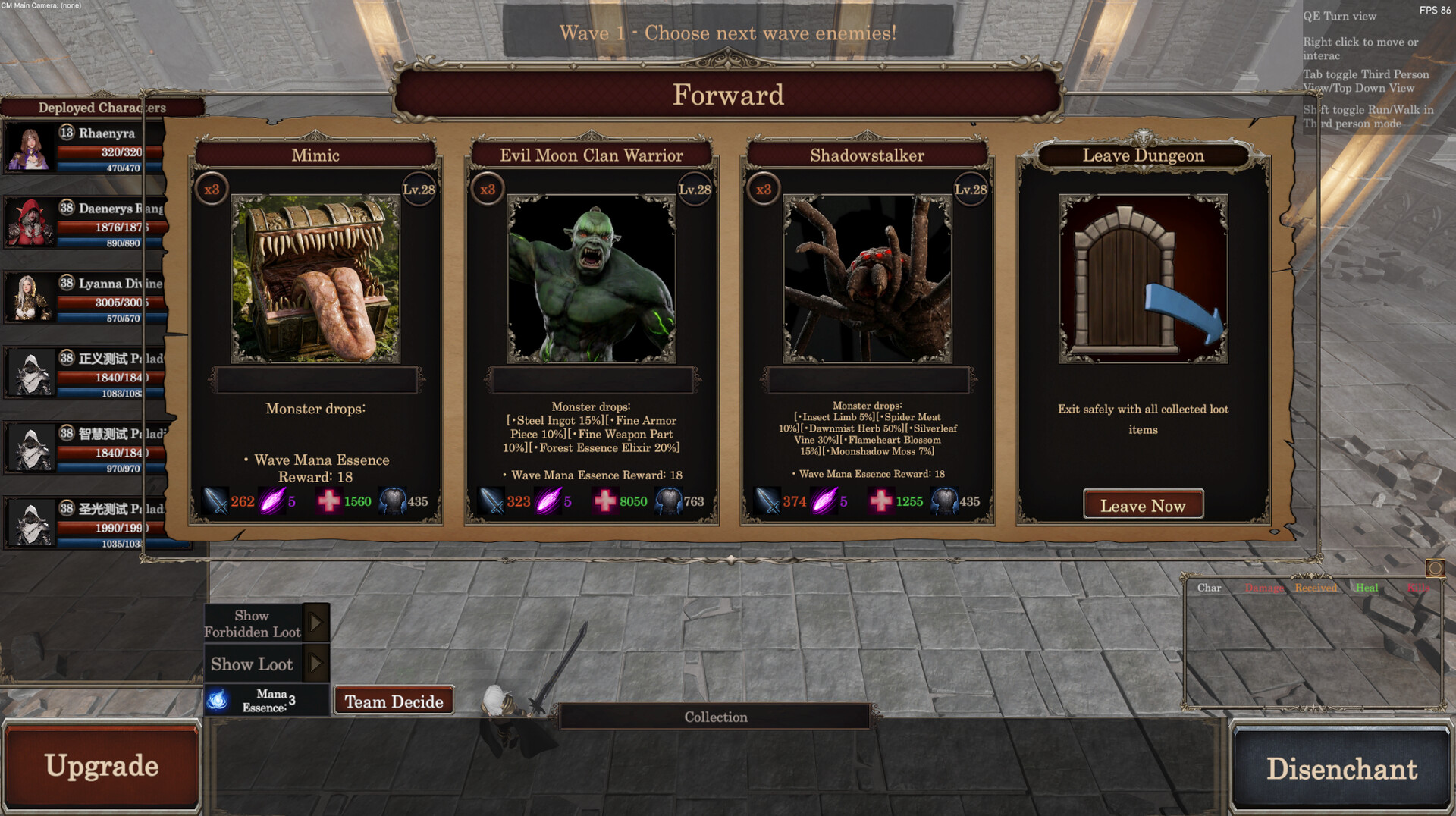
Task: Pick the Shadowstalker spider card
Action: coord(867,279)
